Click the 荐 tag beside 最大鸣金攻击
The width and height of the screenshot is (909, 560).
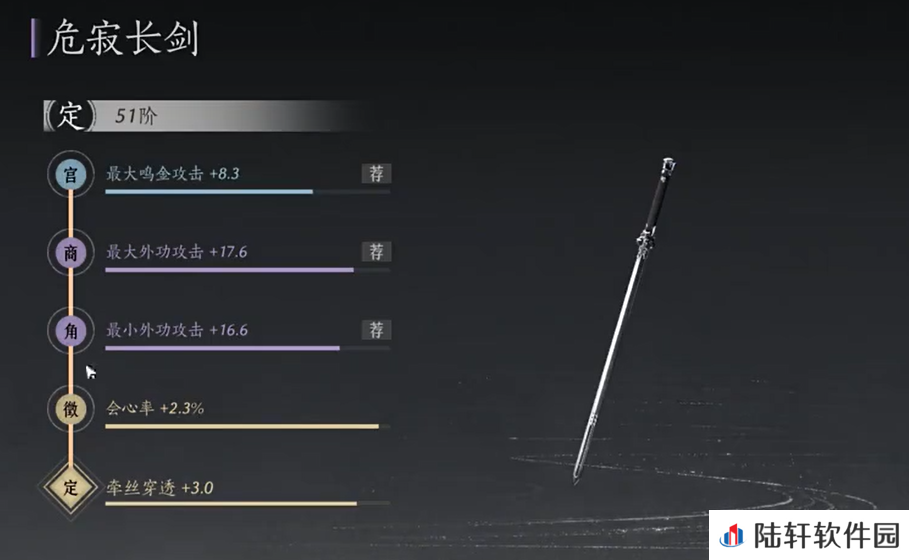(376, 173)
